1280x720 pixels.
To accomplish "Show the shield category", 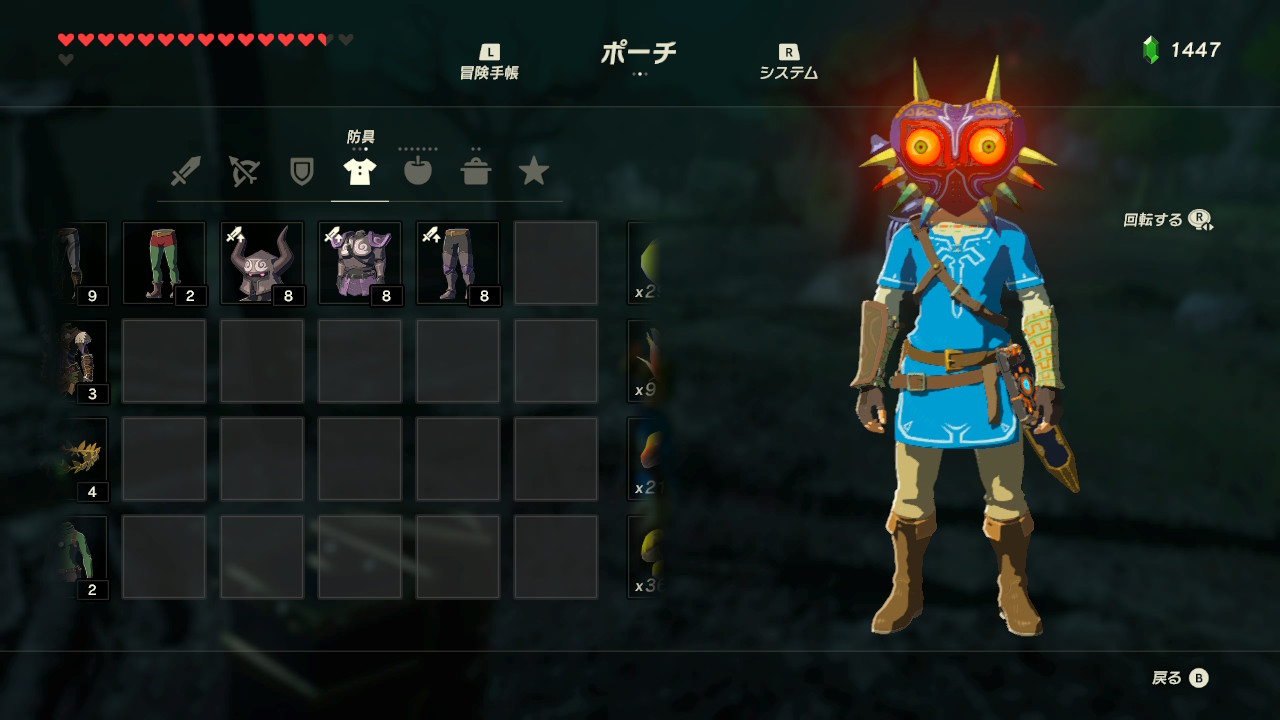I will pos(301,171).
